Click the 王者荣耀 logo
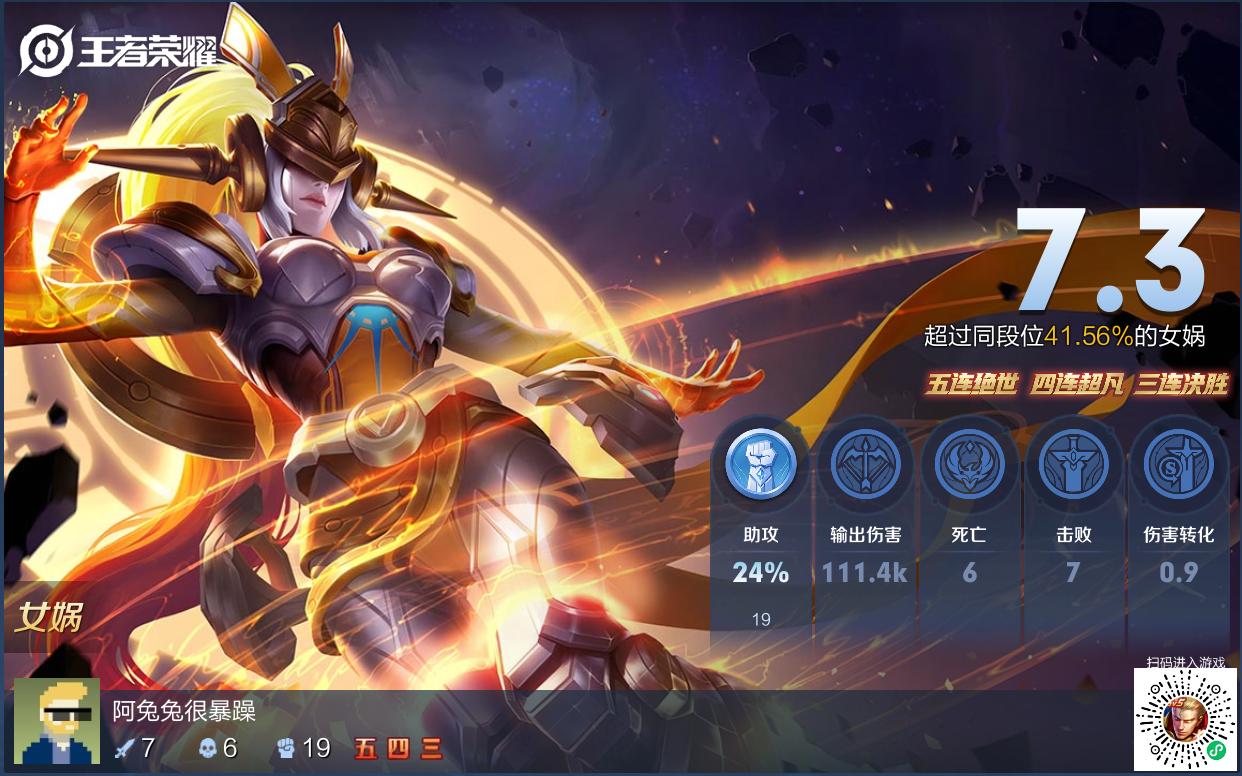1242x776 pixels. point(120,50)
